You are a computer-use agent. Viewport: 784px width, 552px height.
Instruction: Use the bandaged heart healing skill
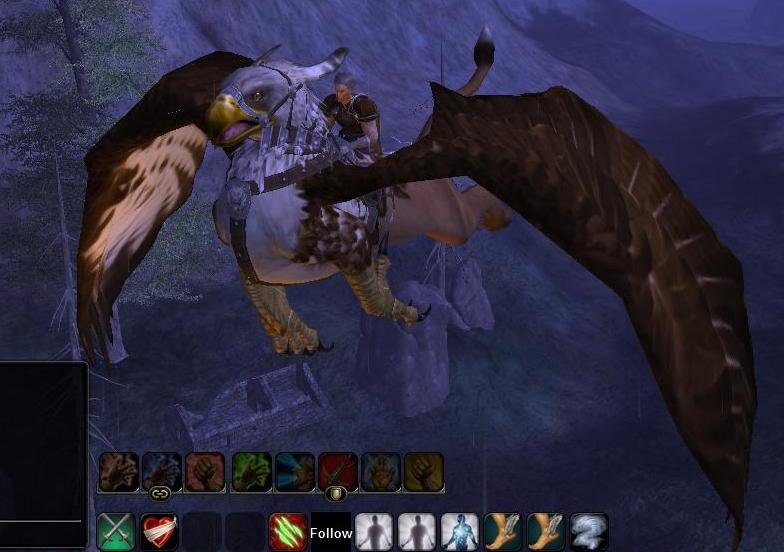158,532
